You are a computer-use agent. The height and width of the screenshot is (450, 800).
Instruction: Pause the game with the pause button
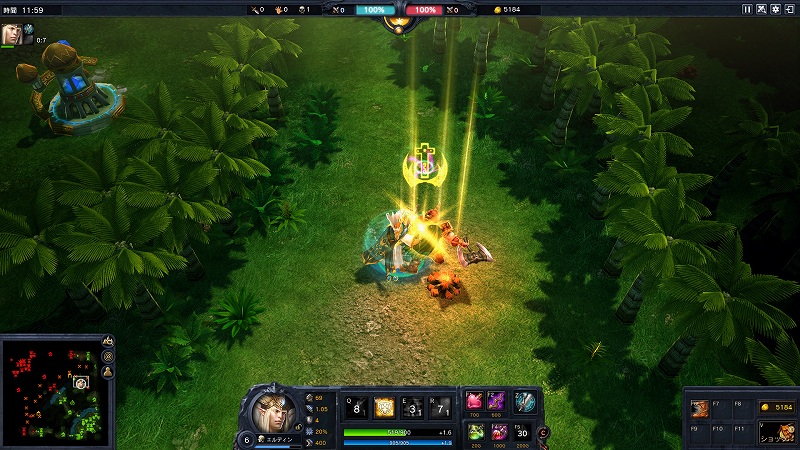pos(747,9)
